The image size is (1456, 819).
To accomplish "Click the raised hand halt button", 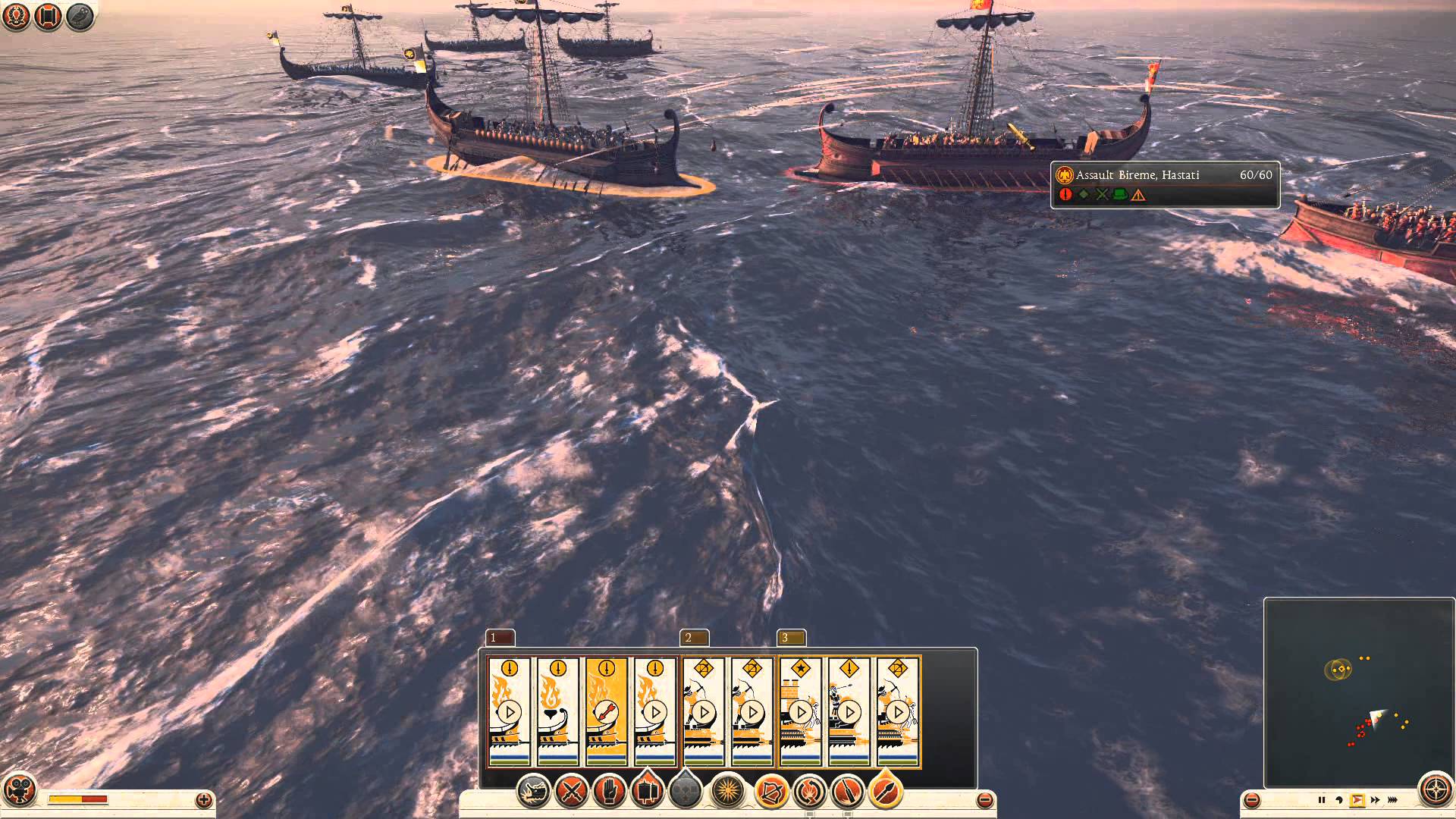I will pyautogui.click(x=609, y=792).
